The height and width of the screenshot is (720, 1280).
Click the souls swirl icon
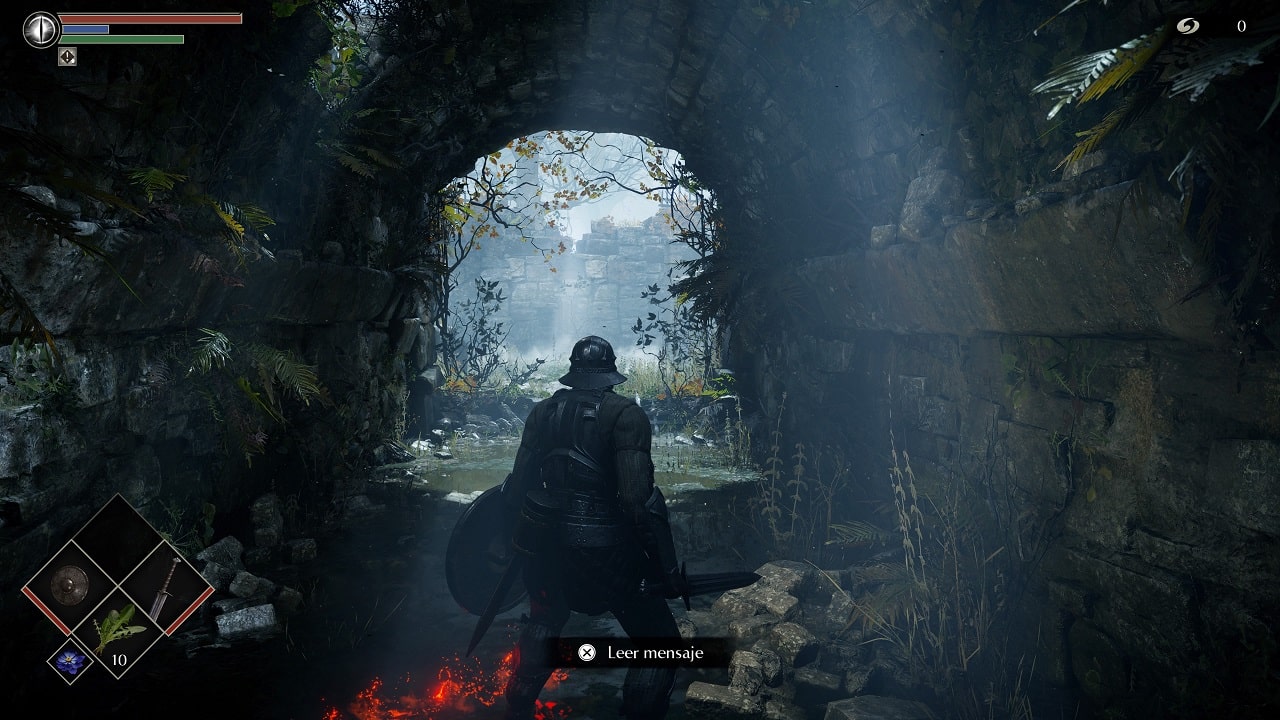(1187, 27)
